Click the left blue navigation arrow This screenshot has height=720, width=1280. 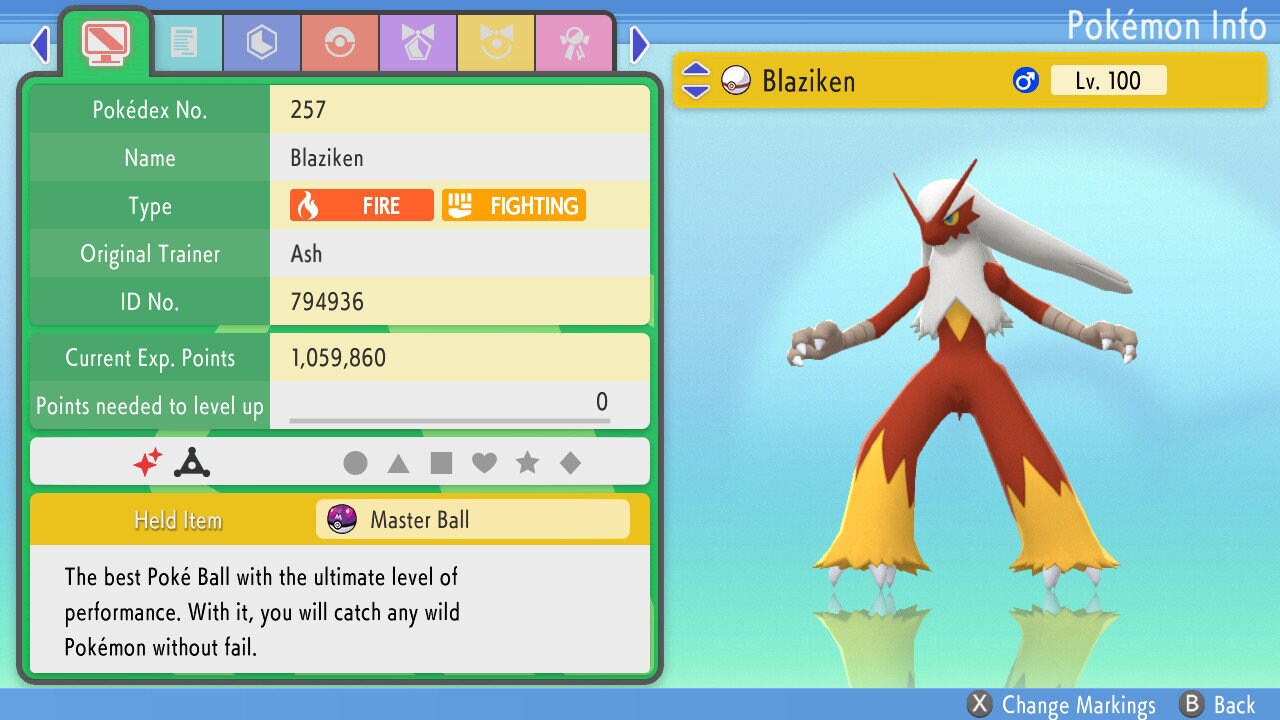tap(39, 44)
